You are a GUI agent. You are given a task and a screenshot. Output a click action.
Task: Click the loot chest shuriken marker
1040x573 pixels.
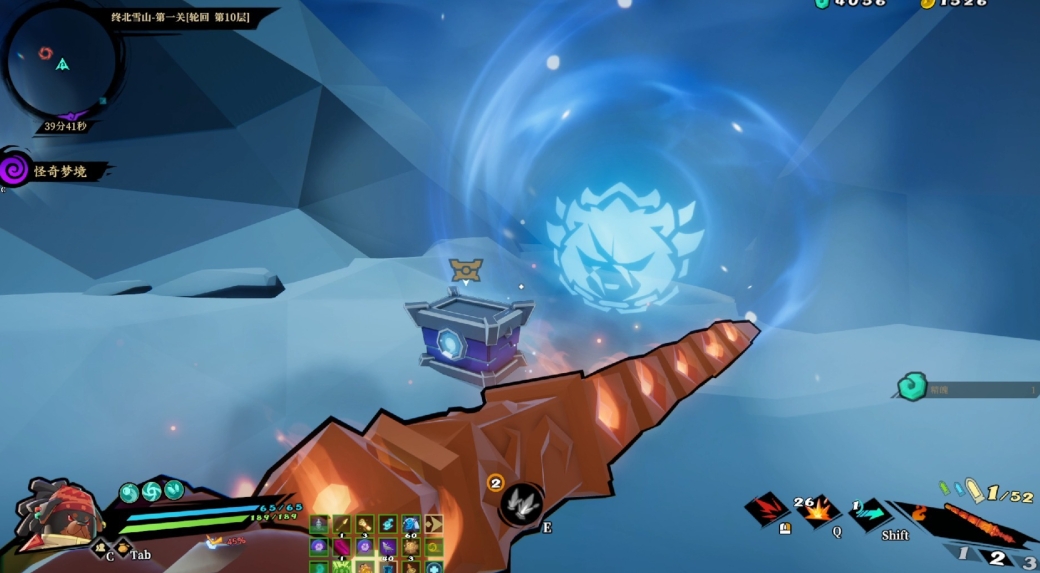point(465,268)
